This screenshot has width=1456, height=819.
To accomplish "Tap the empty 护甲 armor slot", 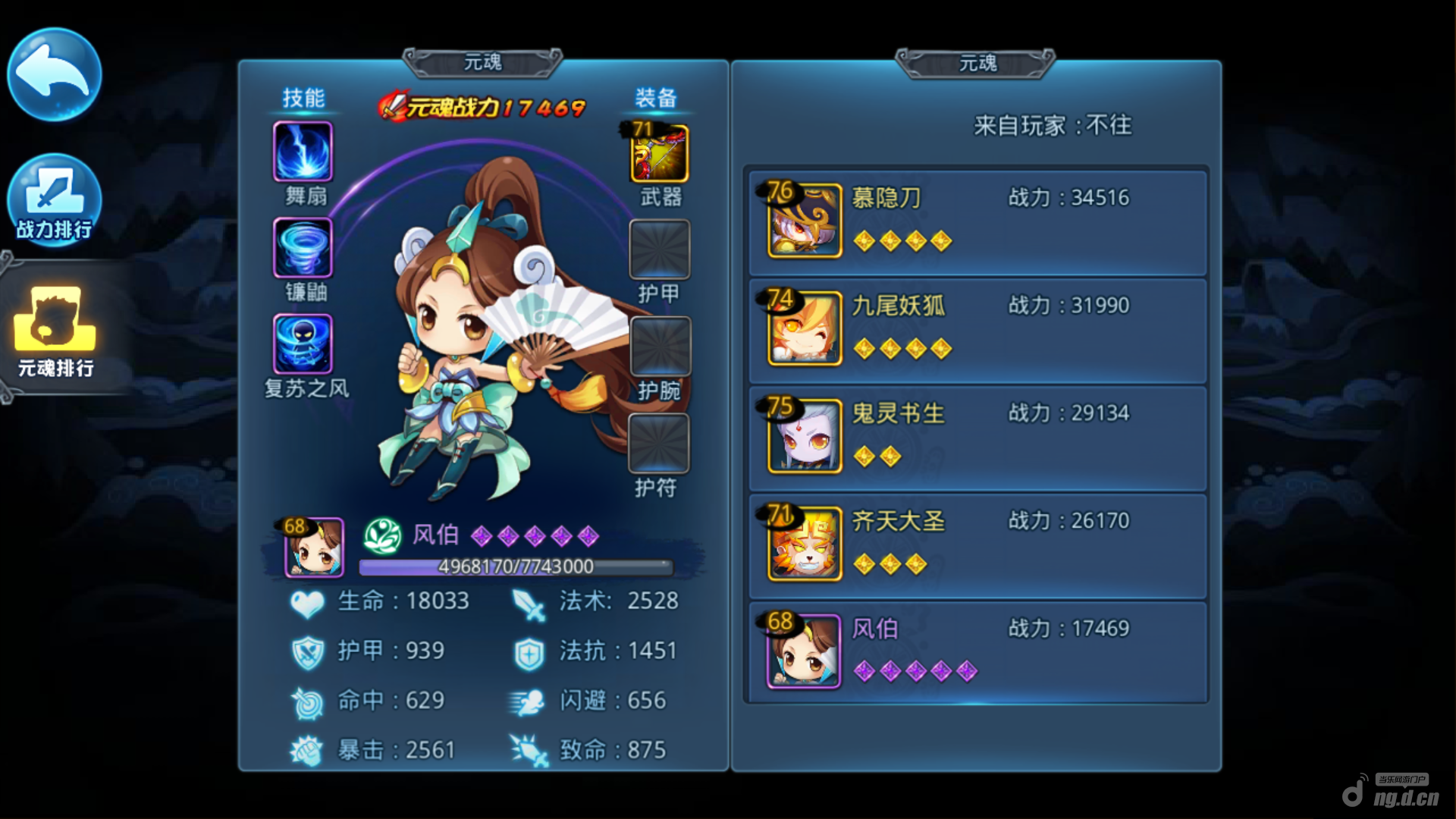I will coord(659,249).
